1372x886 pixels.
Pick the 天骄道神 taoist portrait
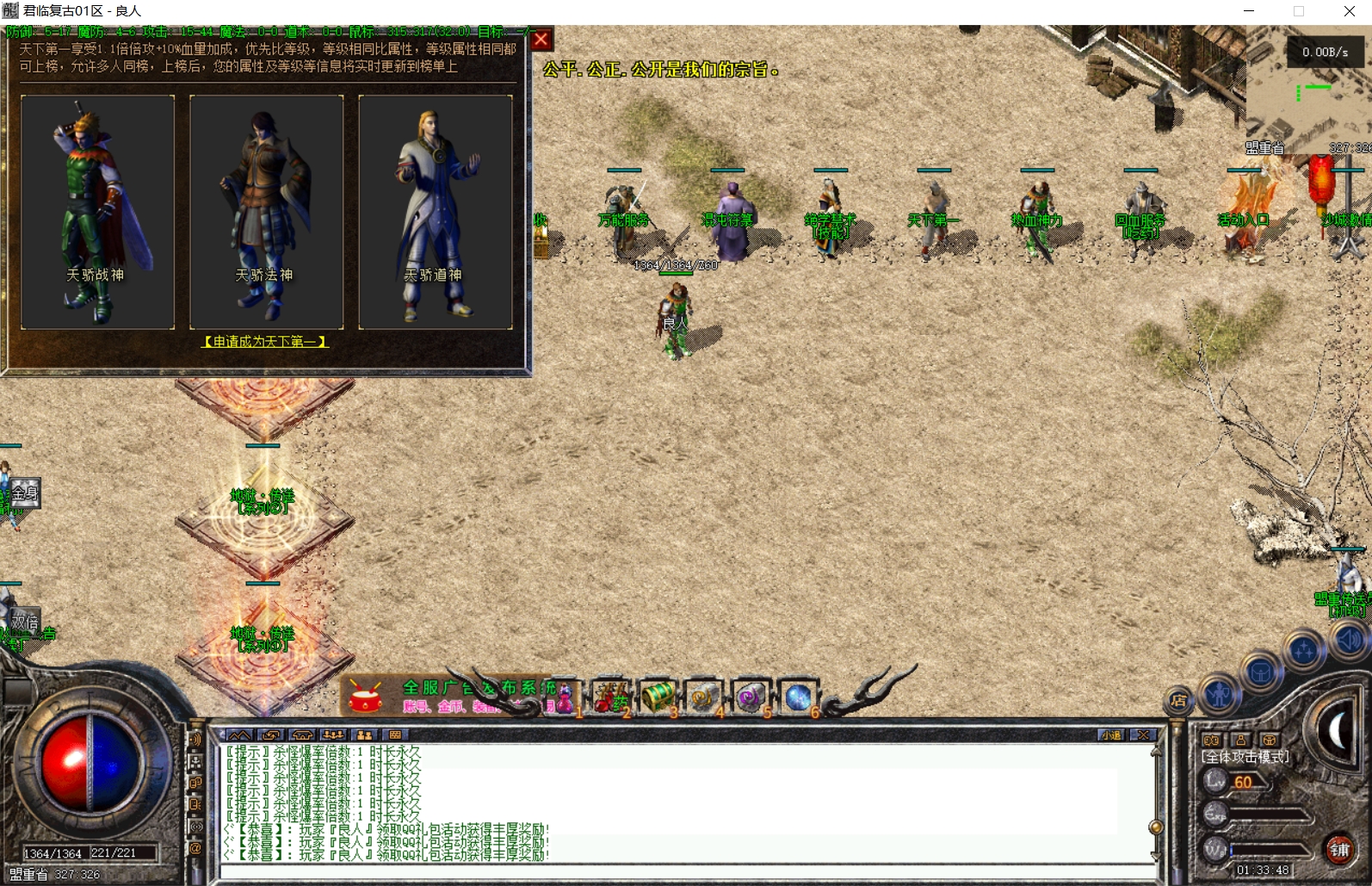pyautogui.click(x=435, y=211)
